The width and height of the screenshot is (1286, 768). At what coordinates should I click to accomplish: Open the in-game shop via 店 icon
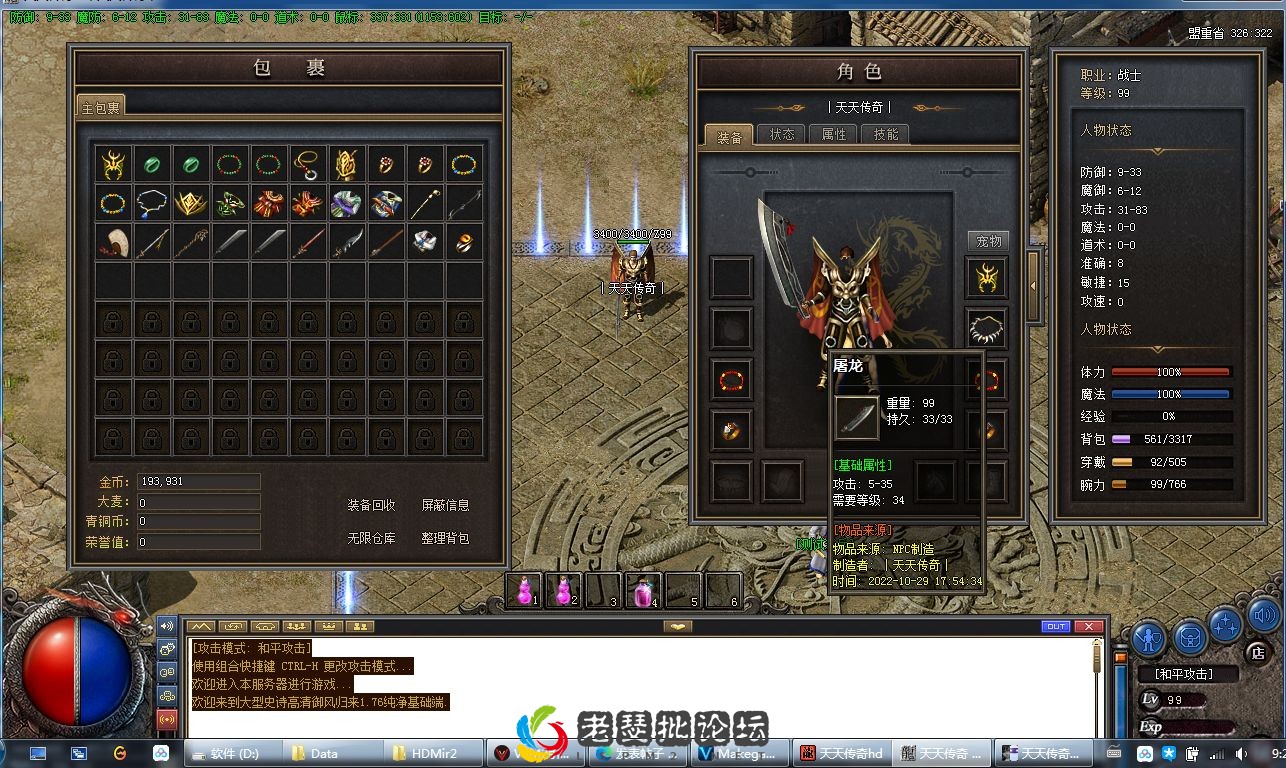pyautogui.click(x=1257, y=651)
